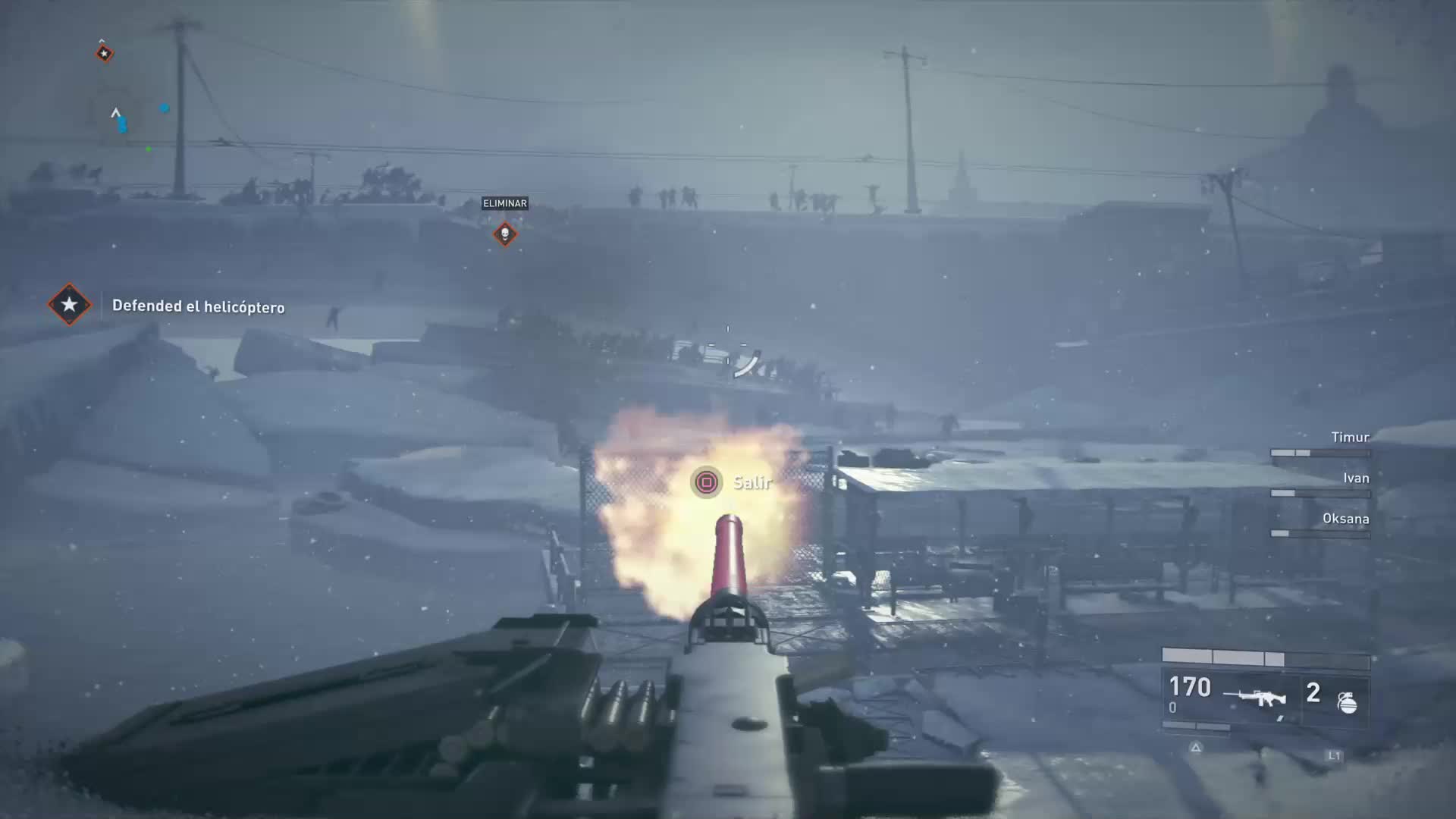1456x819 pixels.
Task: Click the ELIMINAR skull target marker
Action: (505, 234)
